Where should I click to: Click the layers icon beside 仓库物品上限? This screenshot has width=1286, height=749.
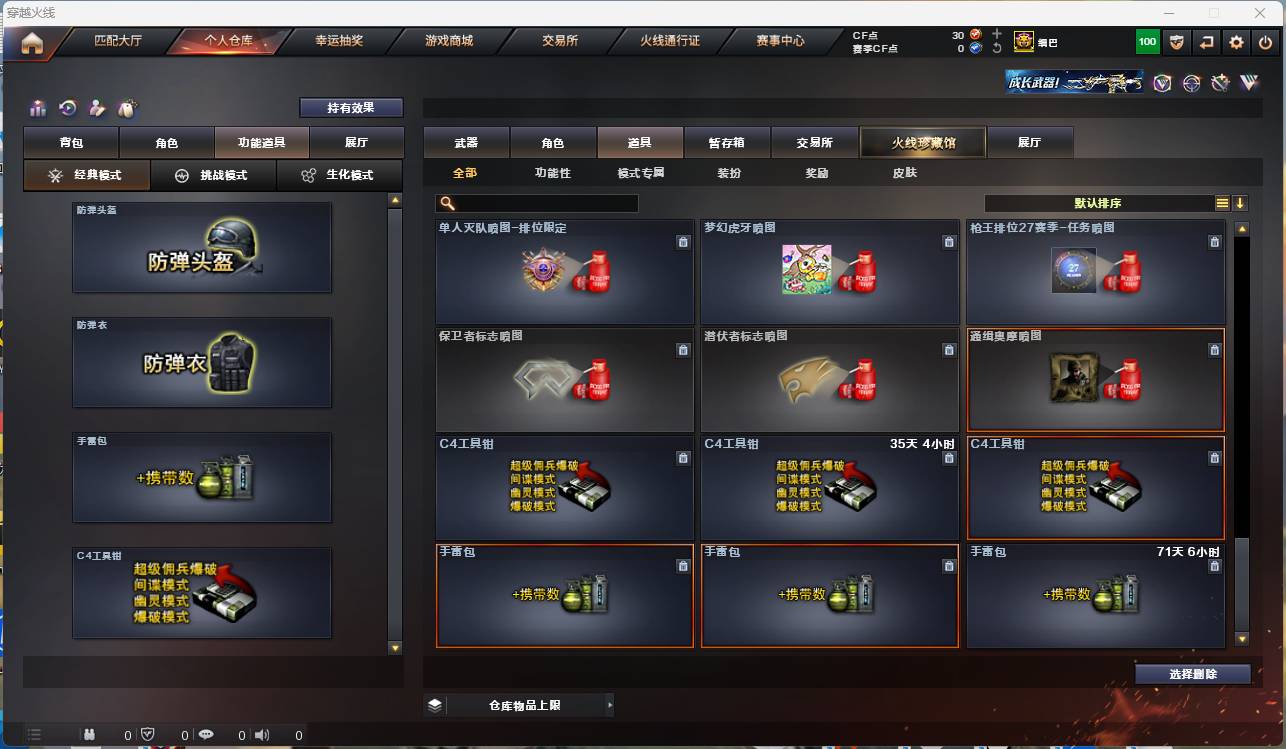pos(433,704)
